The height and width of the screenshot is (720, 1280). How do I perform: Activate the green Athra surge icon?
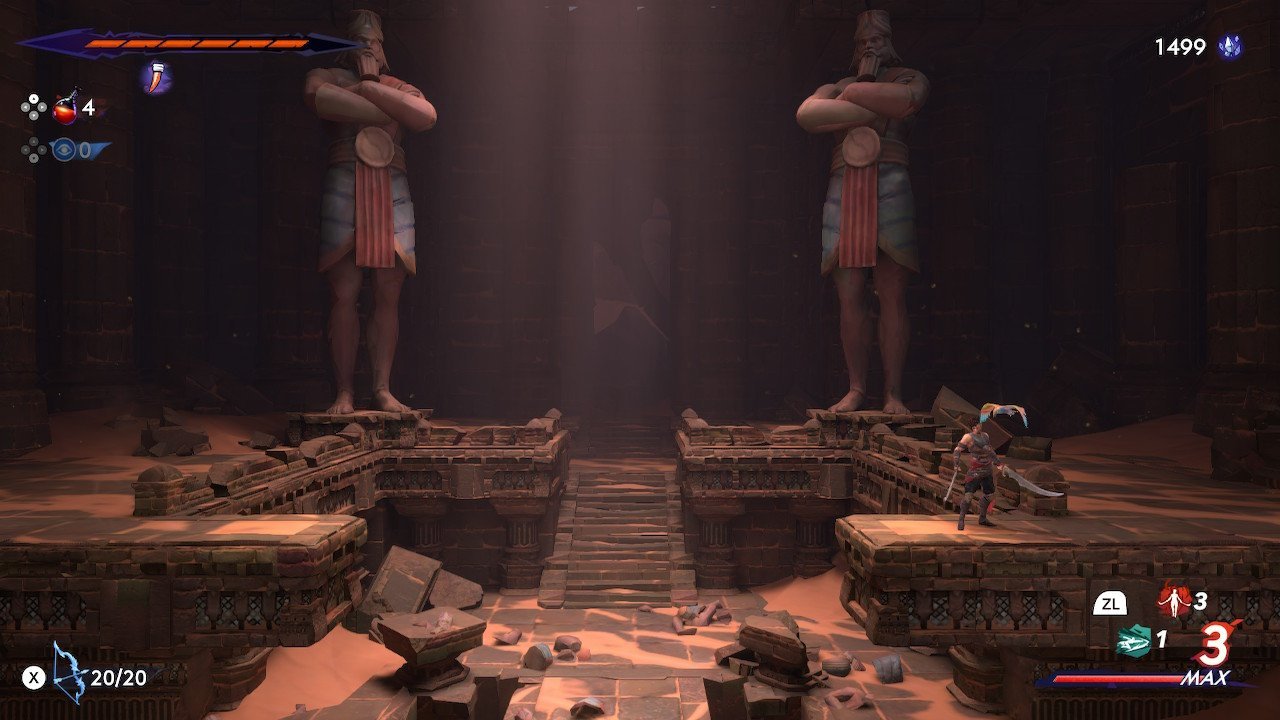pos(1133,640)
